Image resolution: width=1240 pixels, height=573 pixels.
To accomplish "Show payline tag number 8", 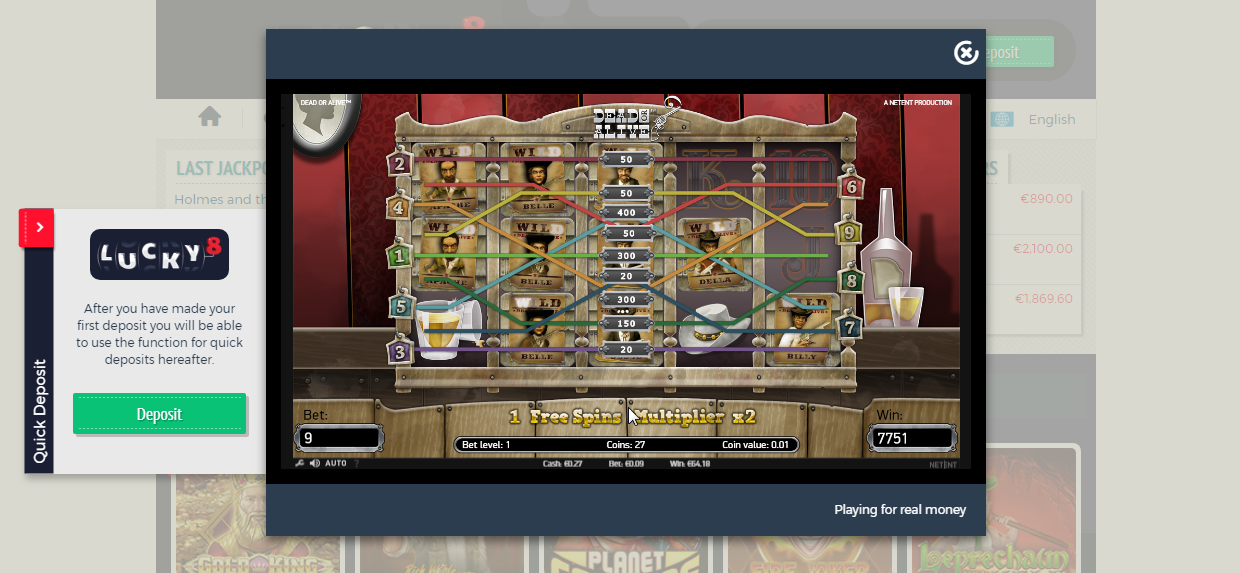I will [852, 280].
